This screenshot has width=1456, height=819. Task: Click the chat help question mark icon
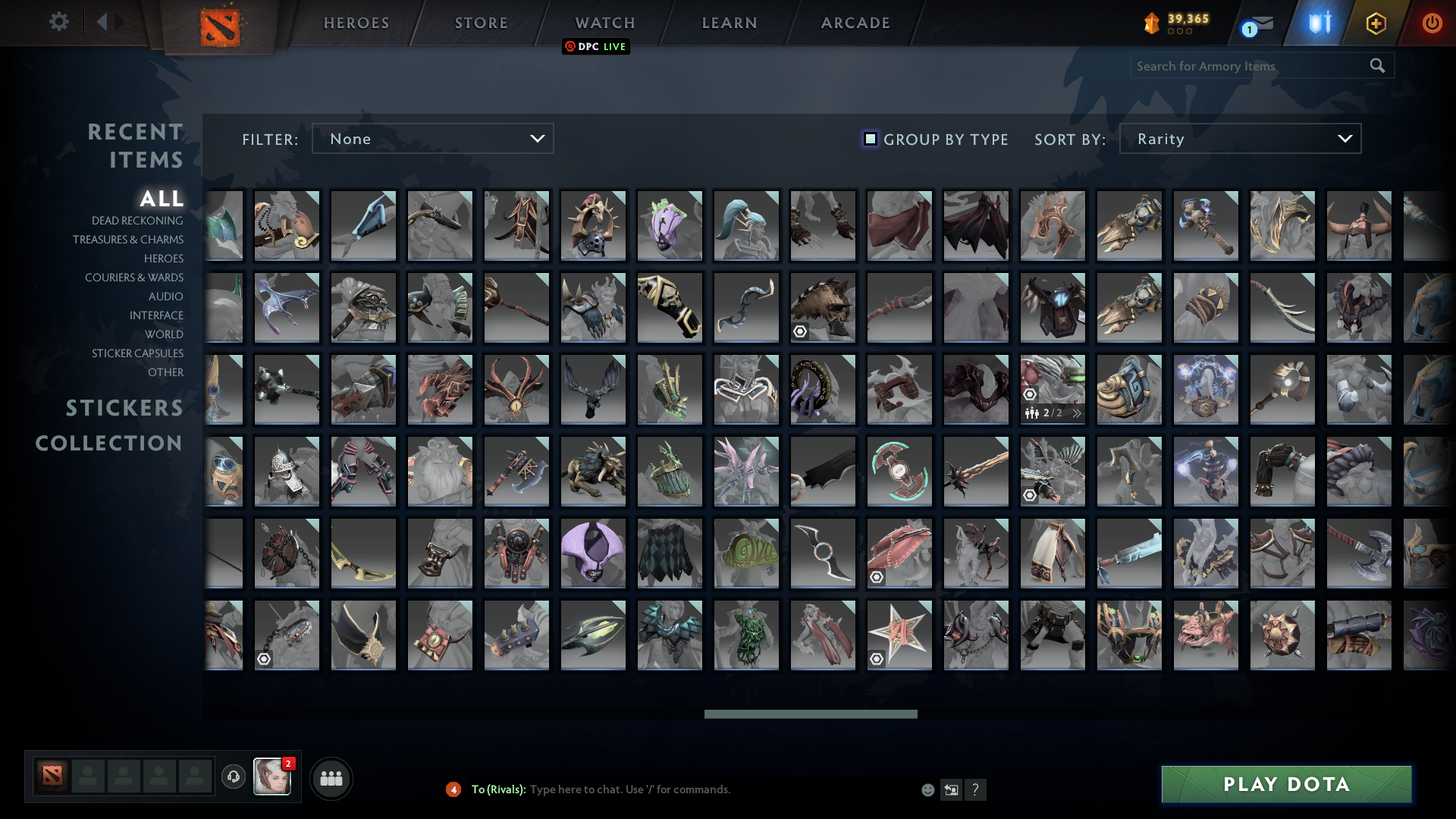coord(976,789)
